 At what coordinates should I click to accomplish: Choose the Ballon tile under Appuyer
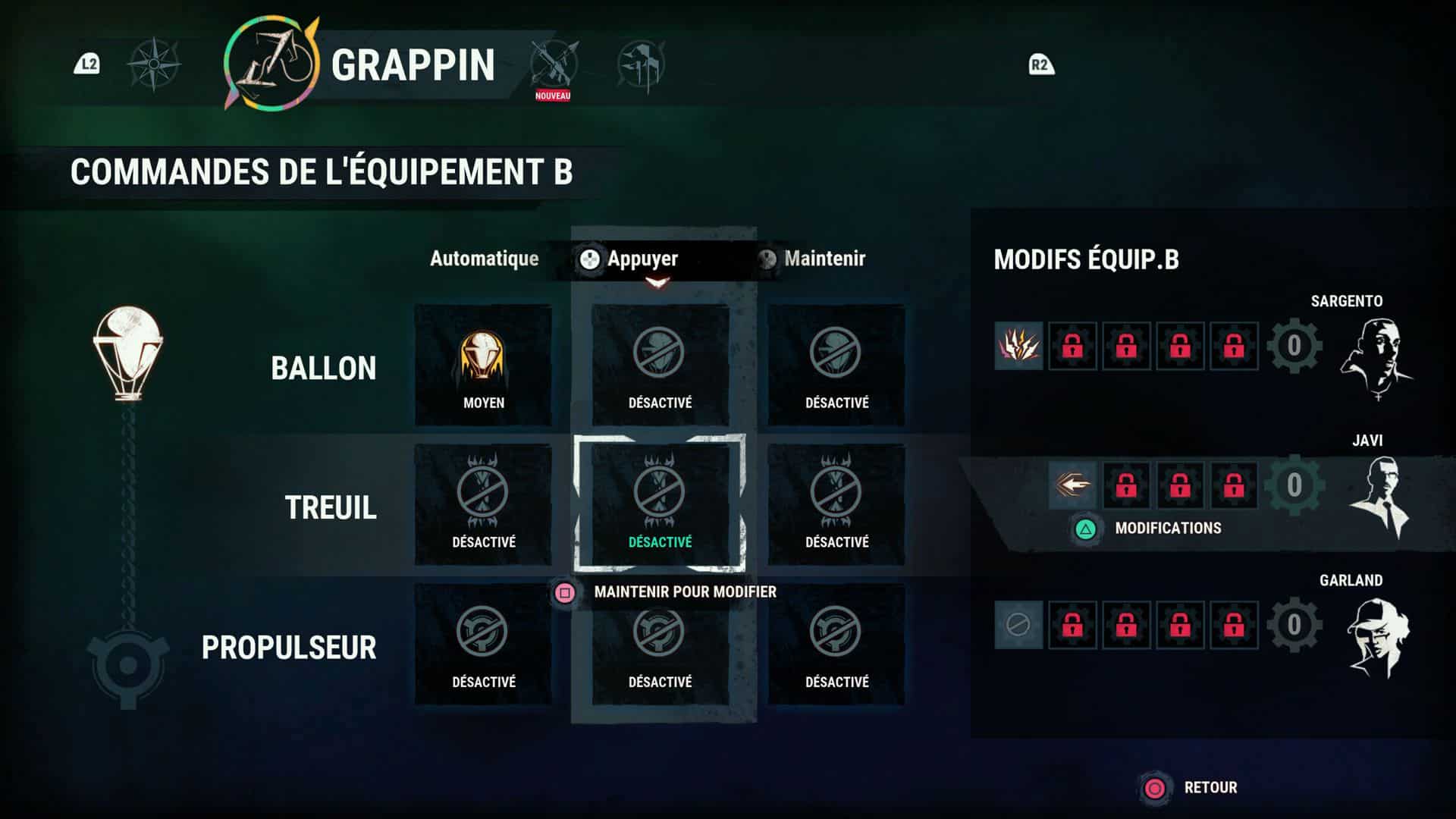[660, 366]
